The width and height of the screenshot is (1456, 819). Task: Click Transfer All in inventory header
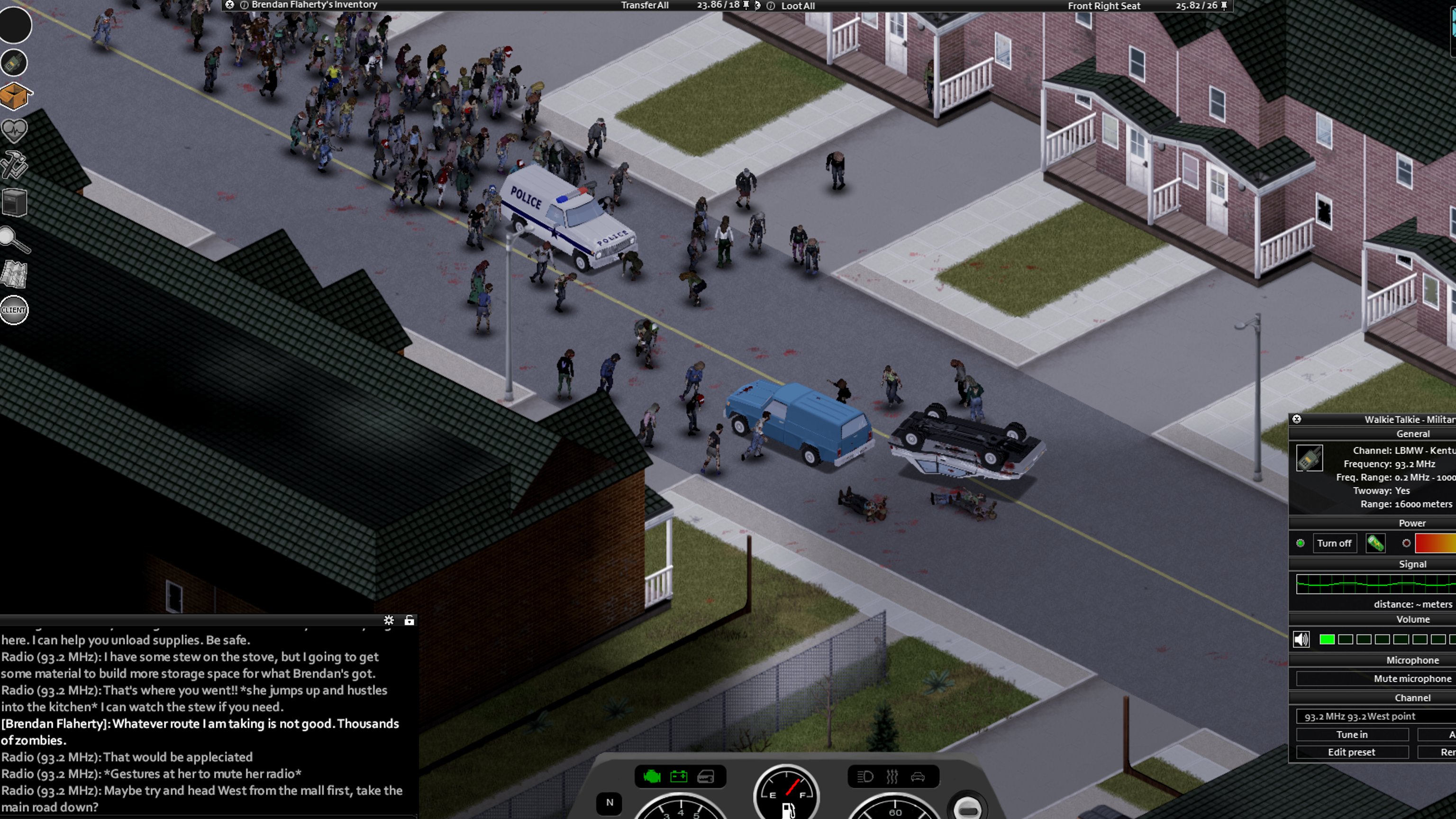645,6
